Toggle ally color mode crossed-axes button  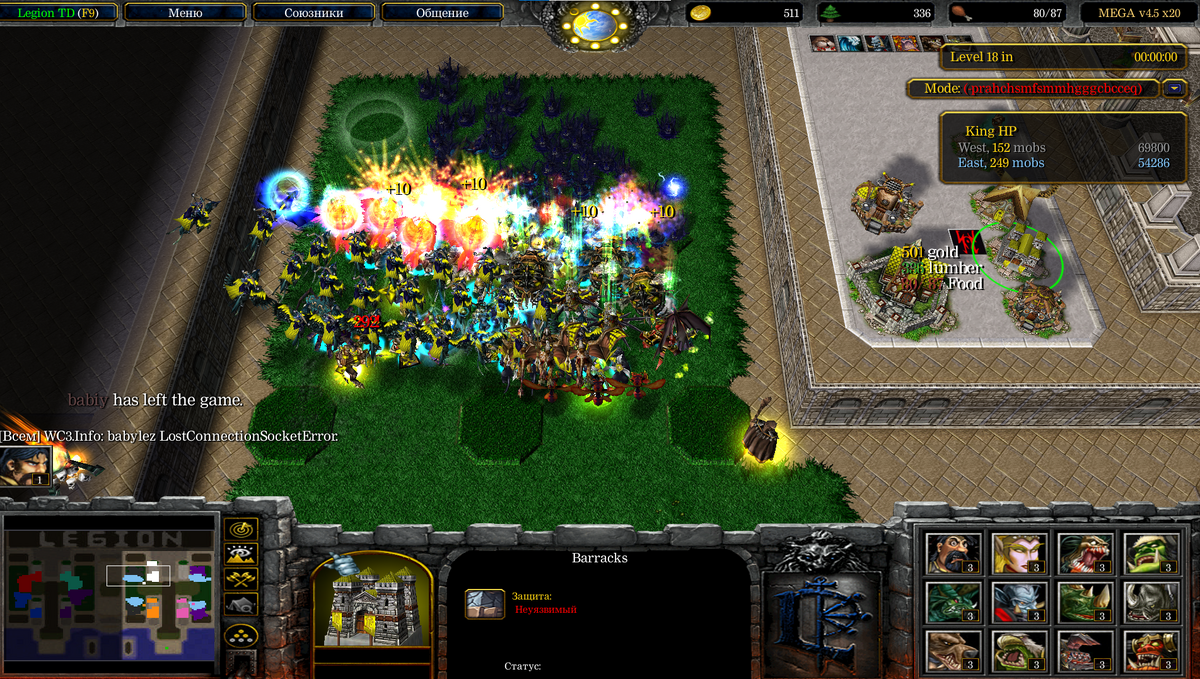pos(243,579)
